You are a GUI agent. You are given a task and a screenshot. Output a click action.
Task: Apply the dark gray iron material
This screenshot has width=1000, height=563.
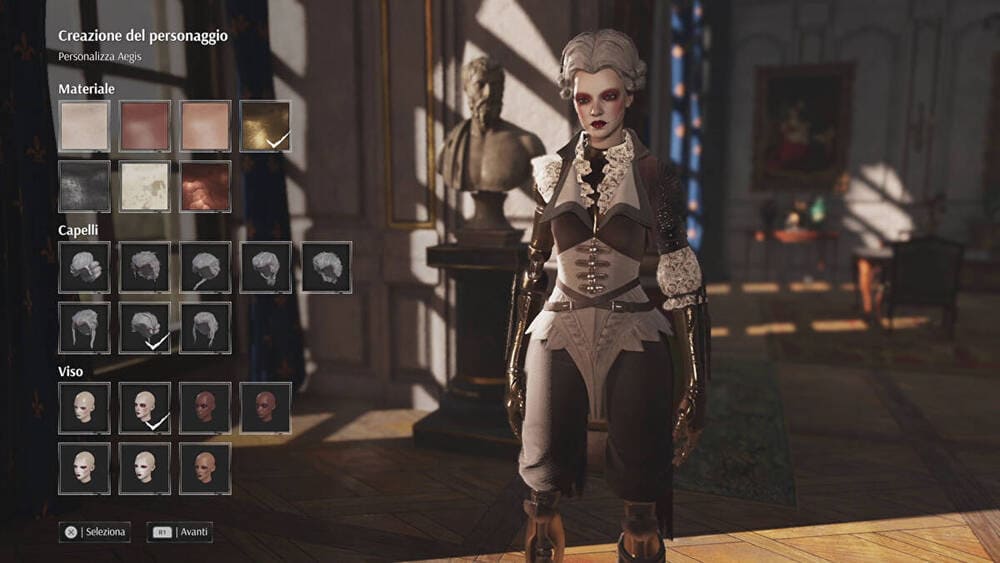(x=84, y=186)
